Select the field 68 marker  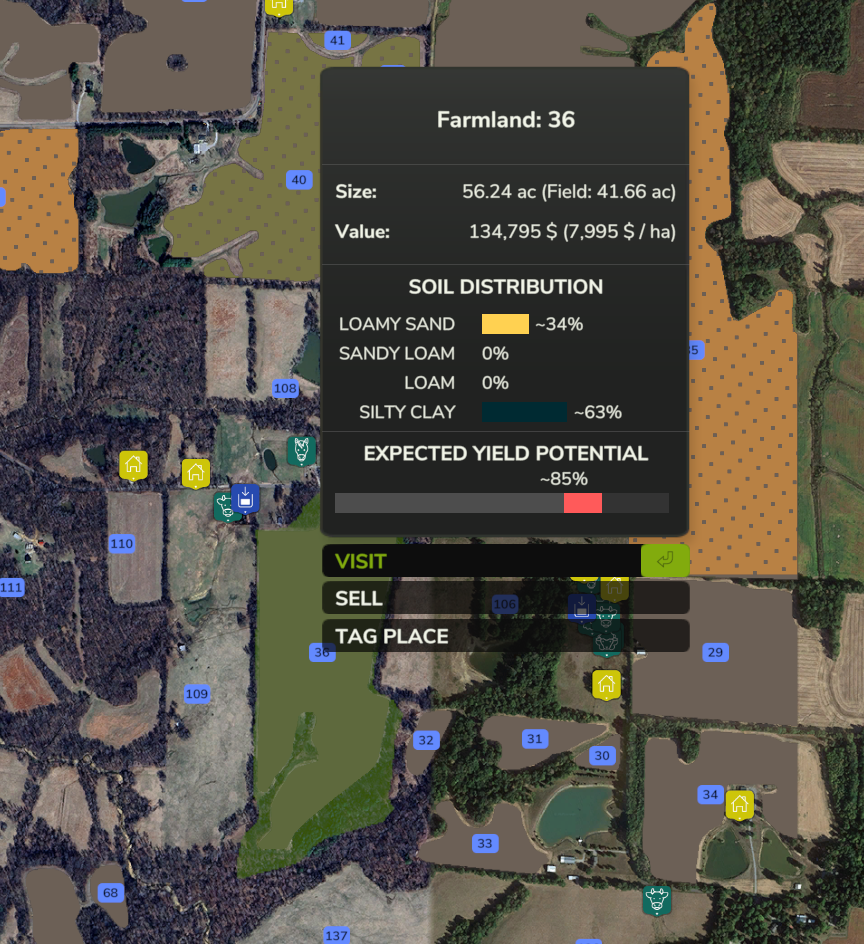pos(110,893)
